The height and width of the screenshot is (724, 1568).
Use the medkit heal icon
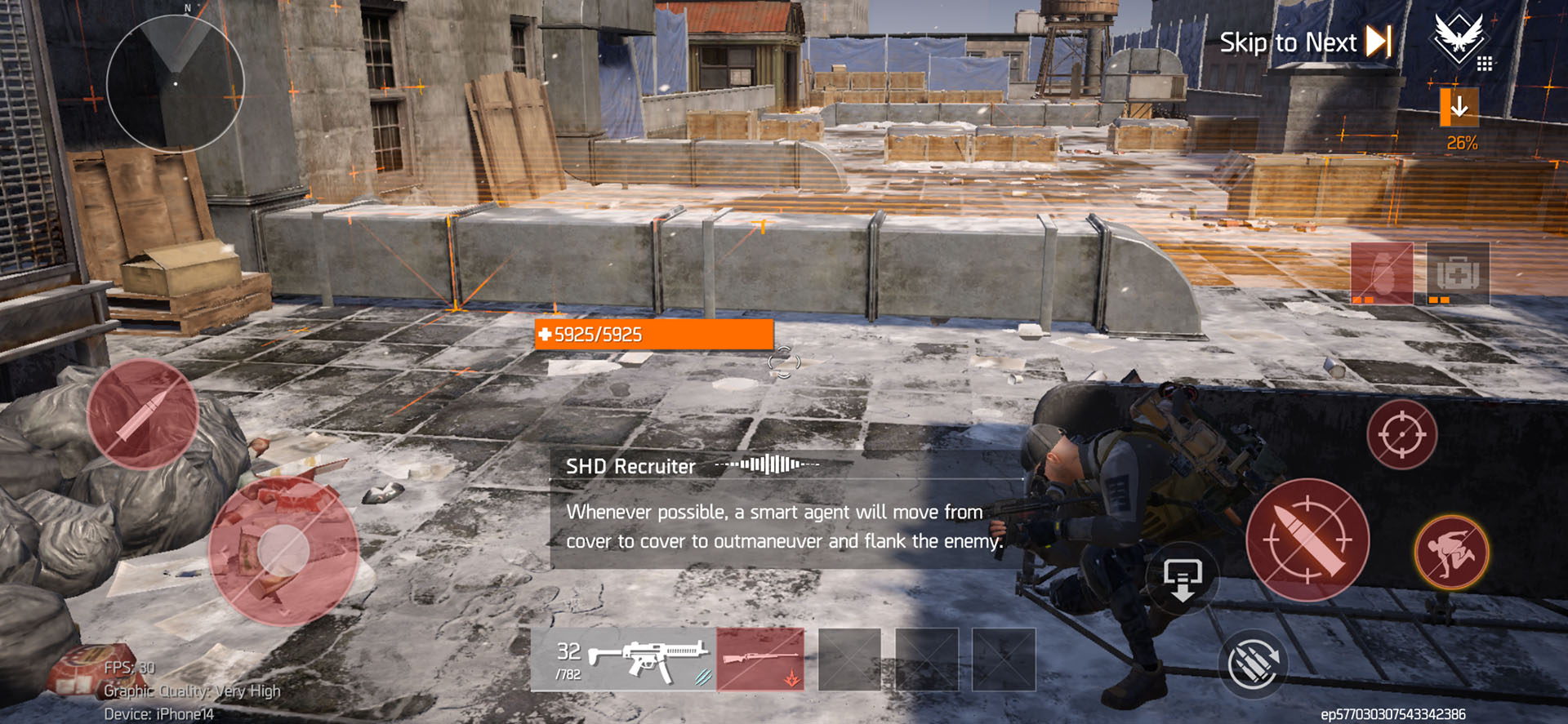pyautogui.click(x=1458, y=273)
